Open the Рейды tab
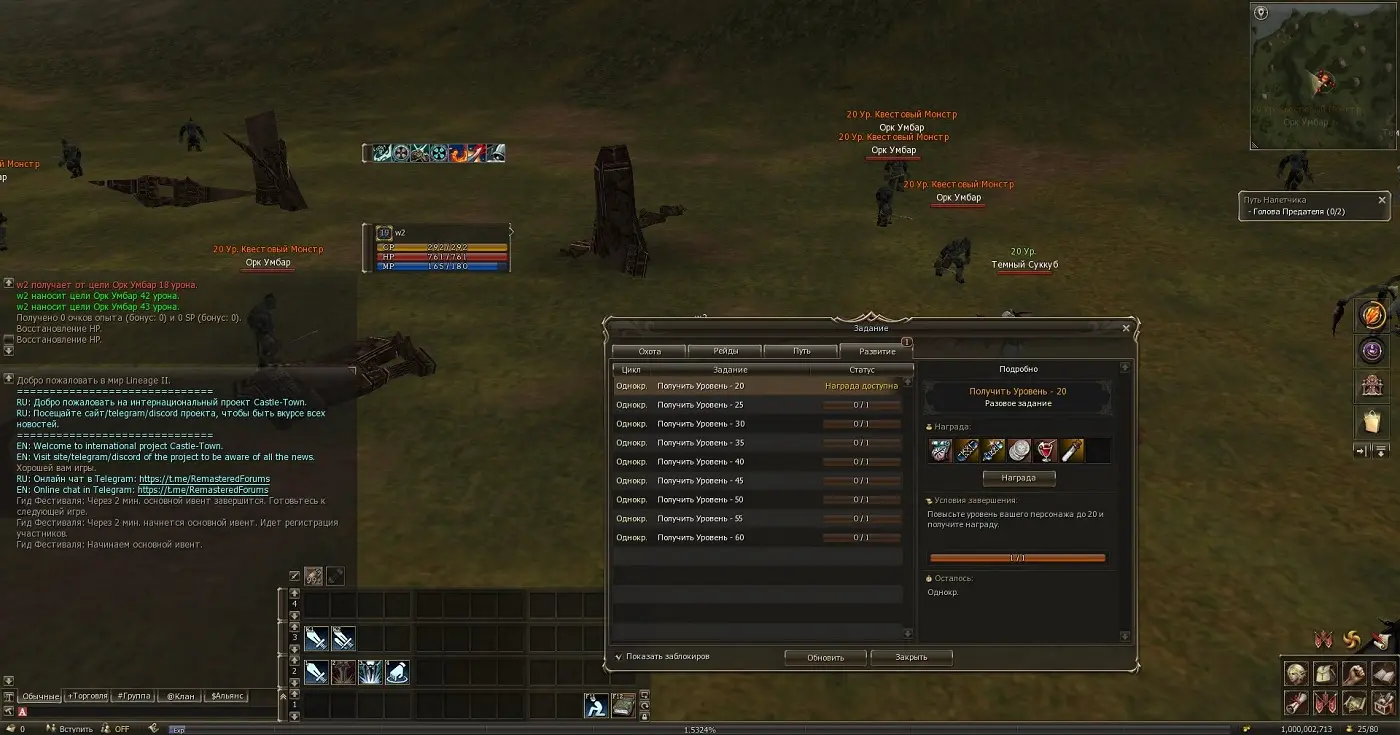Image resolution: width=1400 pixels, height=735 pixels. pos(725,351)
